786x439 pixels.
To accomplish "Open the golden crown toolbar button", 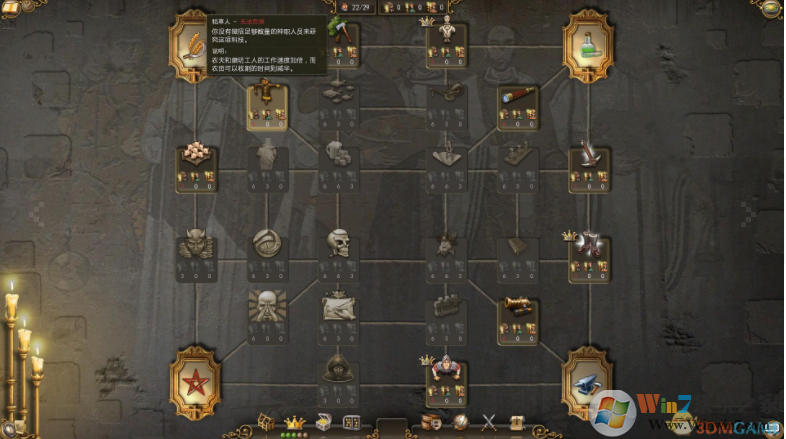I will coord(294,423).
